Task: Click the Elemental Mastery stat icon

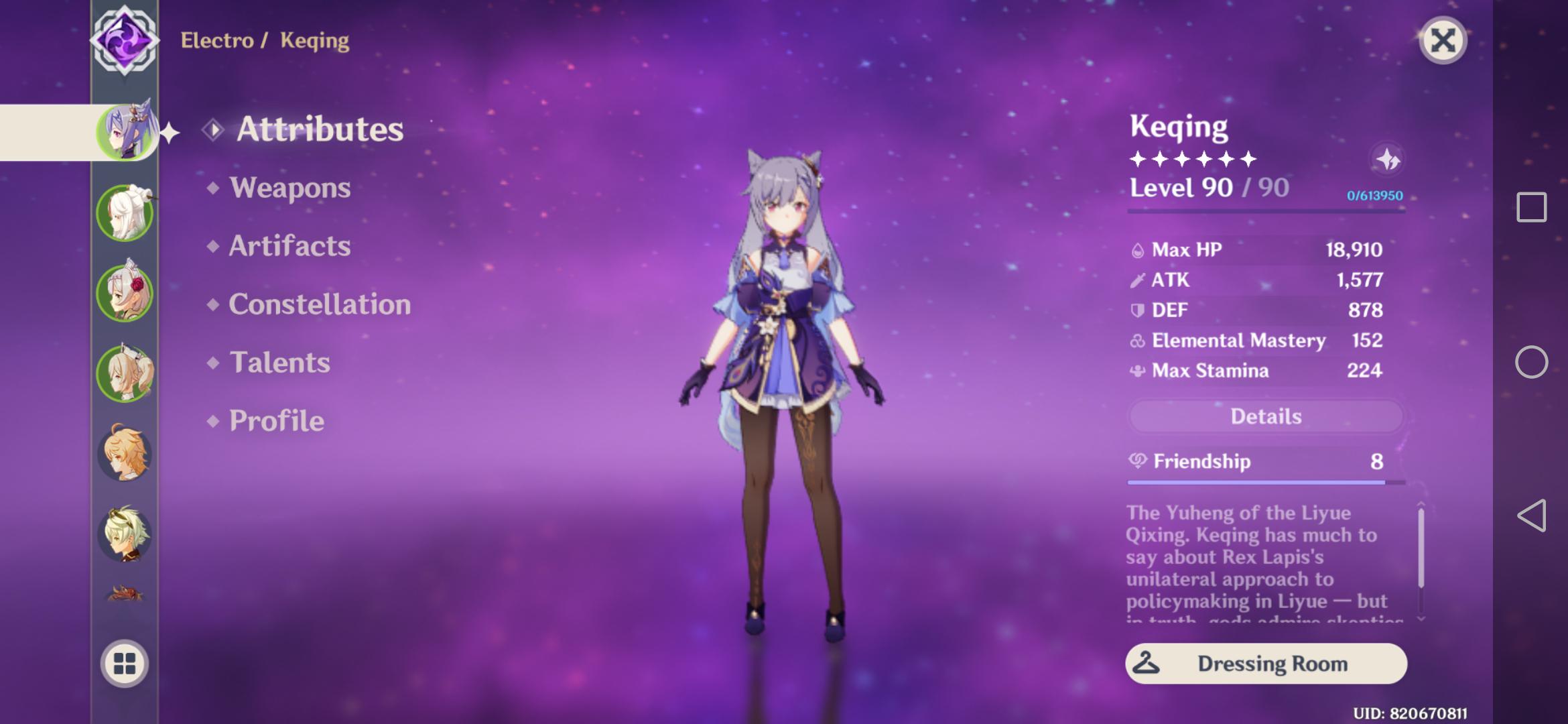Action: pos(1137,341)
